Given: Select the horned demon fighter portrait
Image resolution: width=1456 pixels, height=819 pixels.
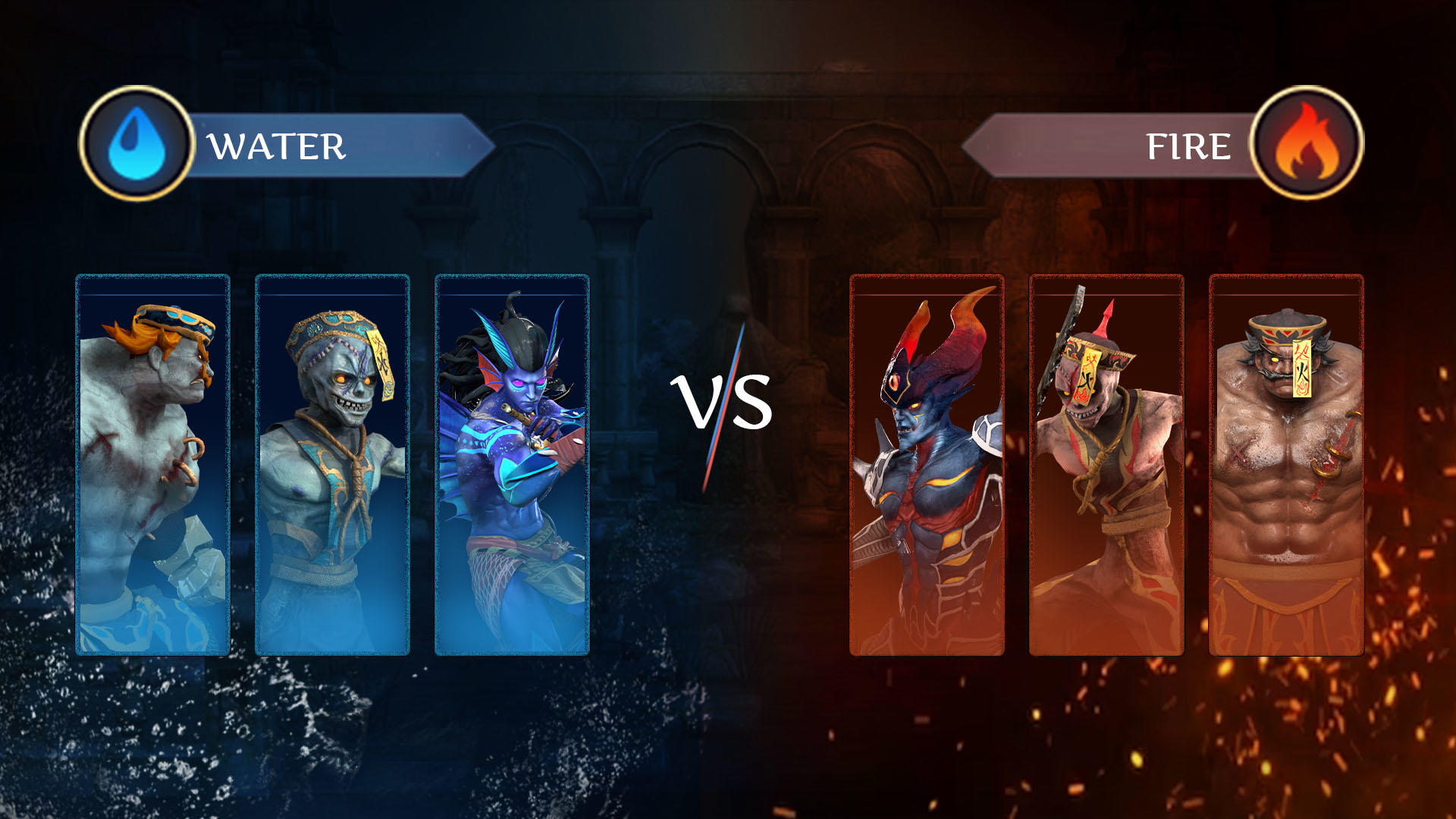Looking at the screenshot, I should (927, 463).
